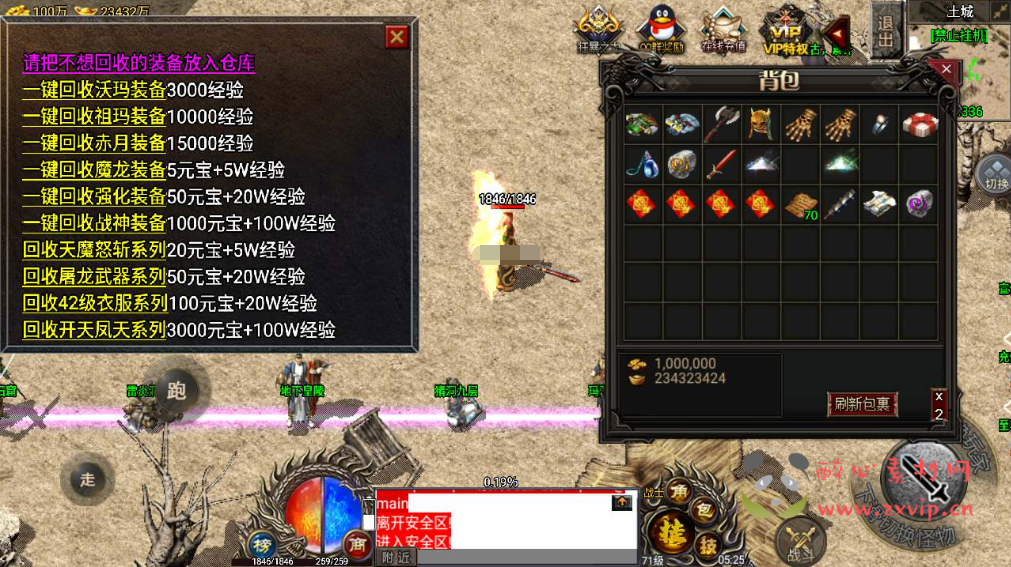This screenshot has width=1011, height=567.
Task: Pick the red sword in the backpack
Action: [721, 164]
